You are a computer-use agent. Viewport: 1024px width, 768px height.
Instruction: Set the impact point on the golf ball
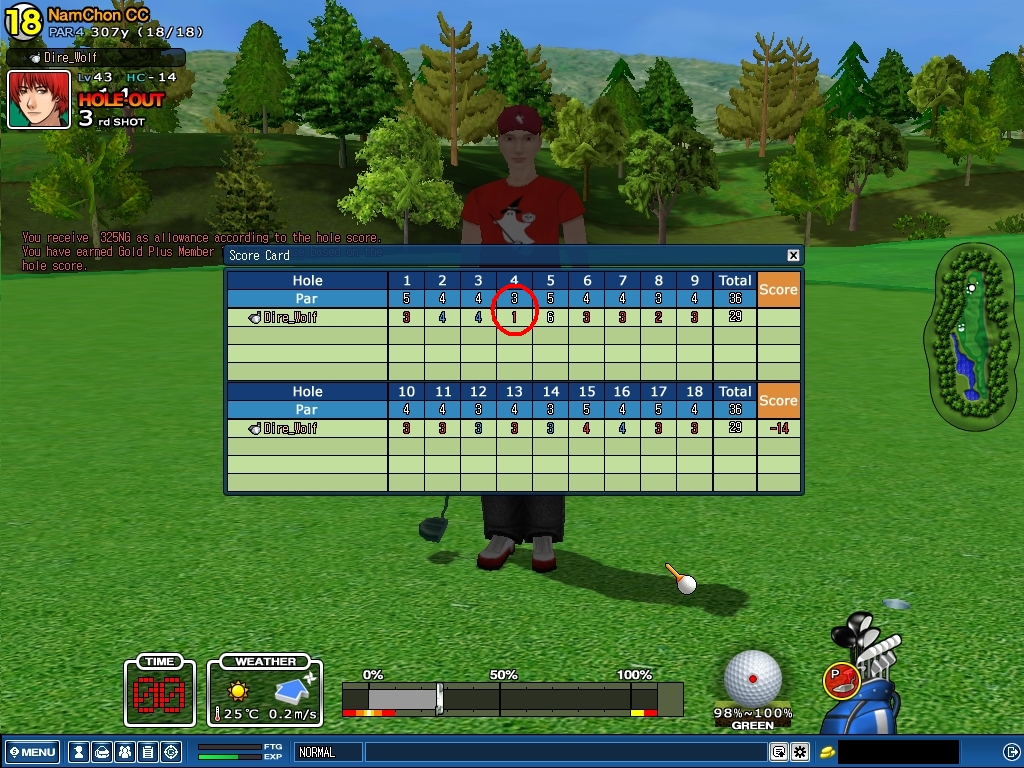tap(752, 679)
